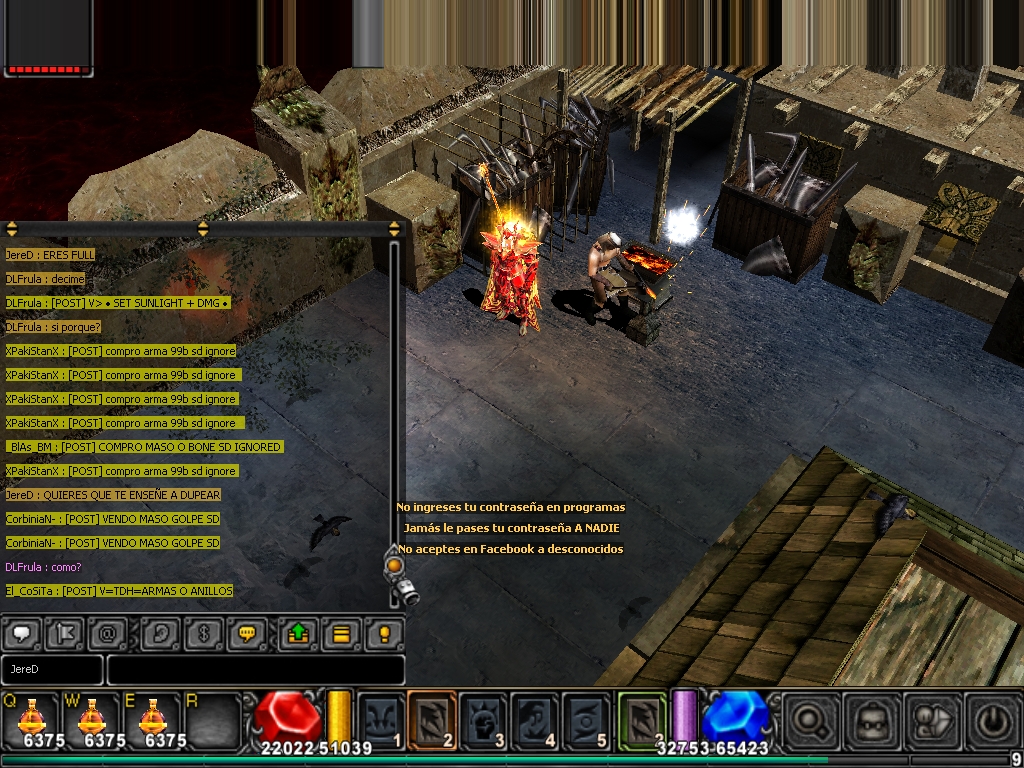Select skill slot number 1
This screenshot has width=1024, height=768.
pyautogui.click(x=381, y=720)
